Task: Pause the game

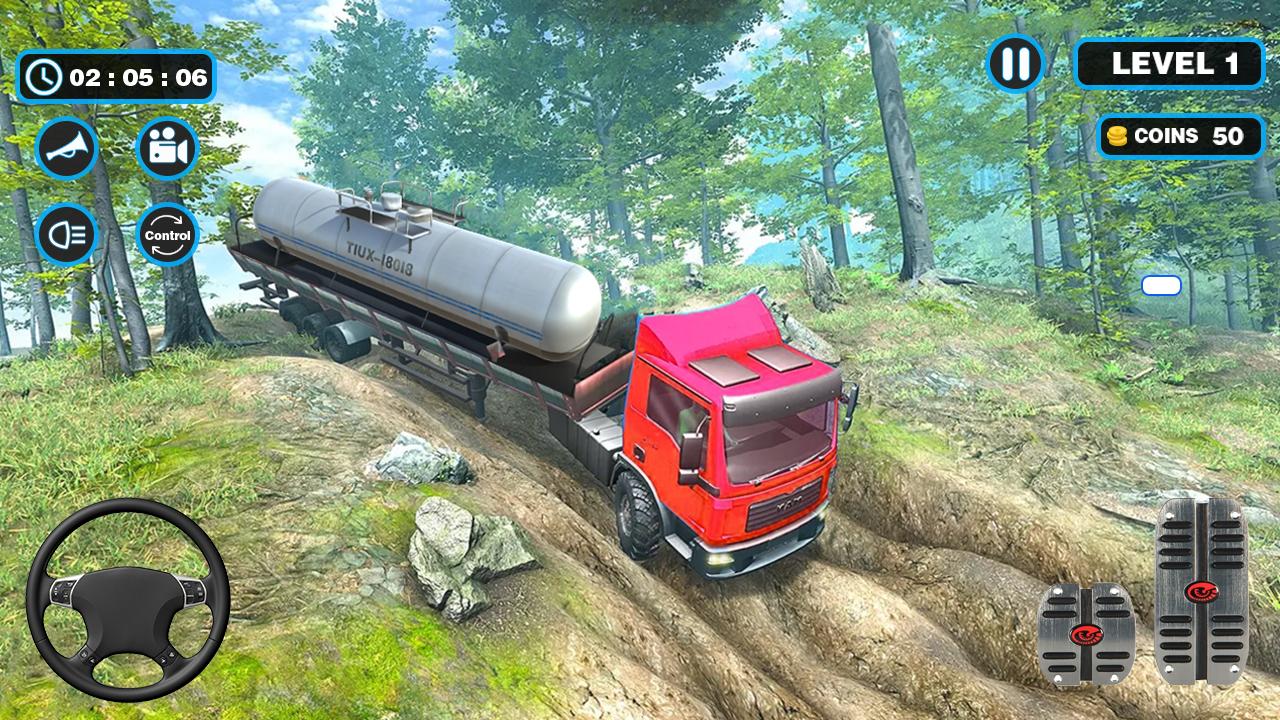Action: (x=1016, y=65)
